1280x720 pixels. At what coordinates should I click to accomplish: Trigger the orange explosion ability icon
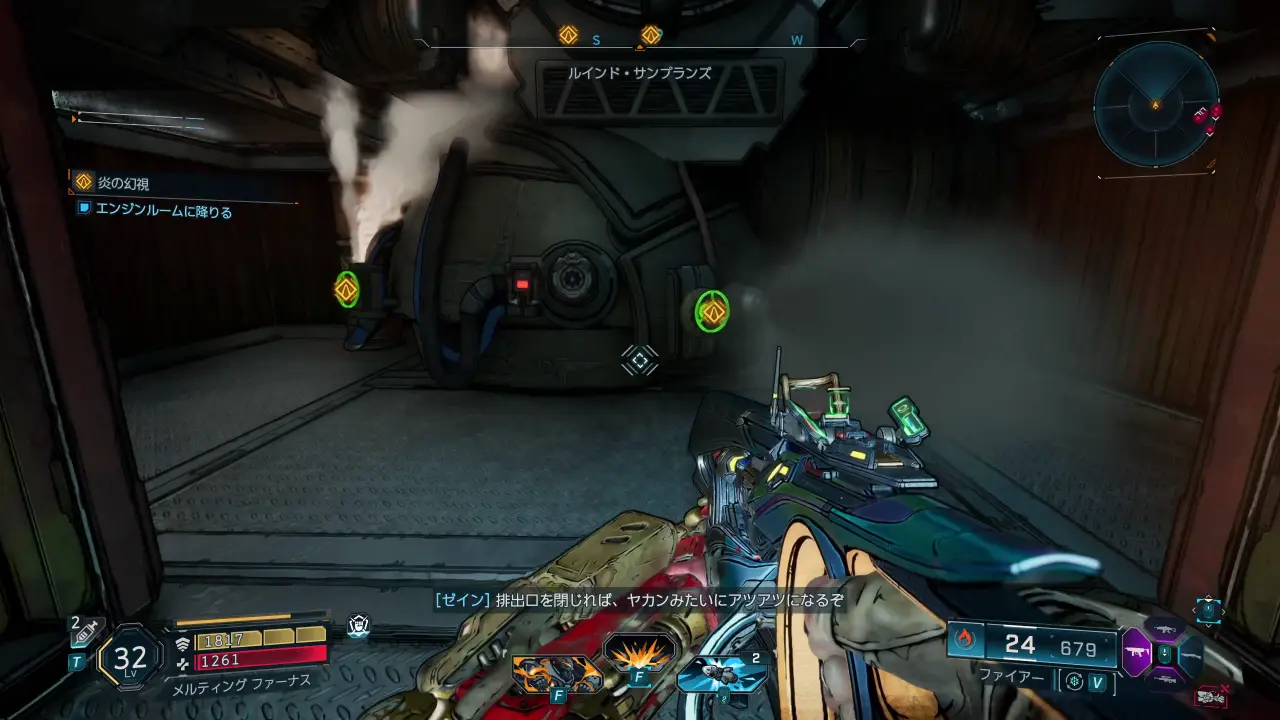point(639,653)
